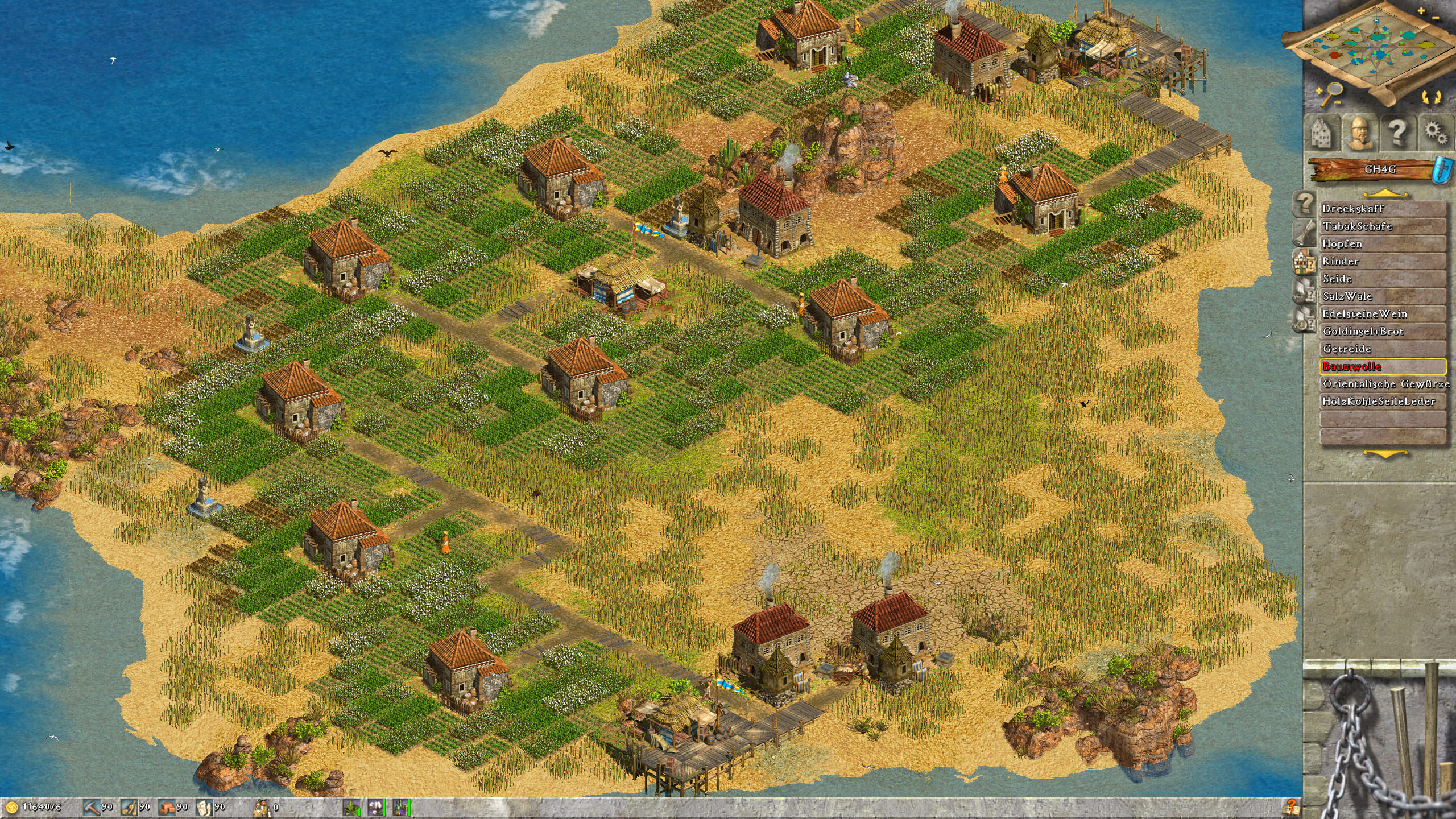Select the Seide list entry
This screenshot has height=819, width=1456.
[1382, 279]
